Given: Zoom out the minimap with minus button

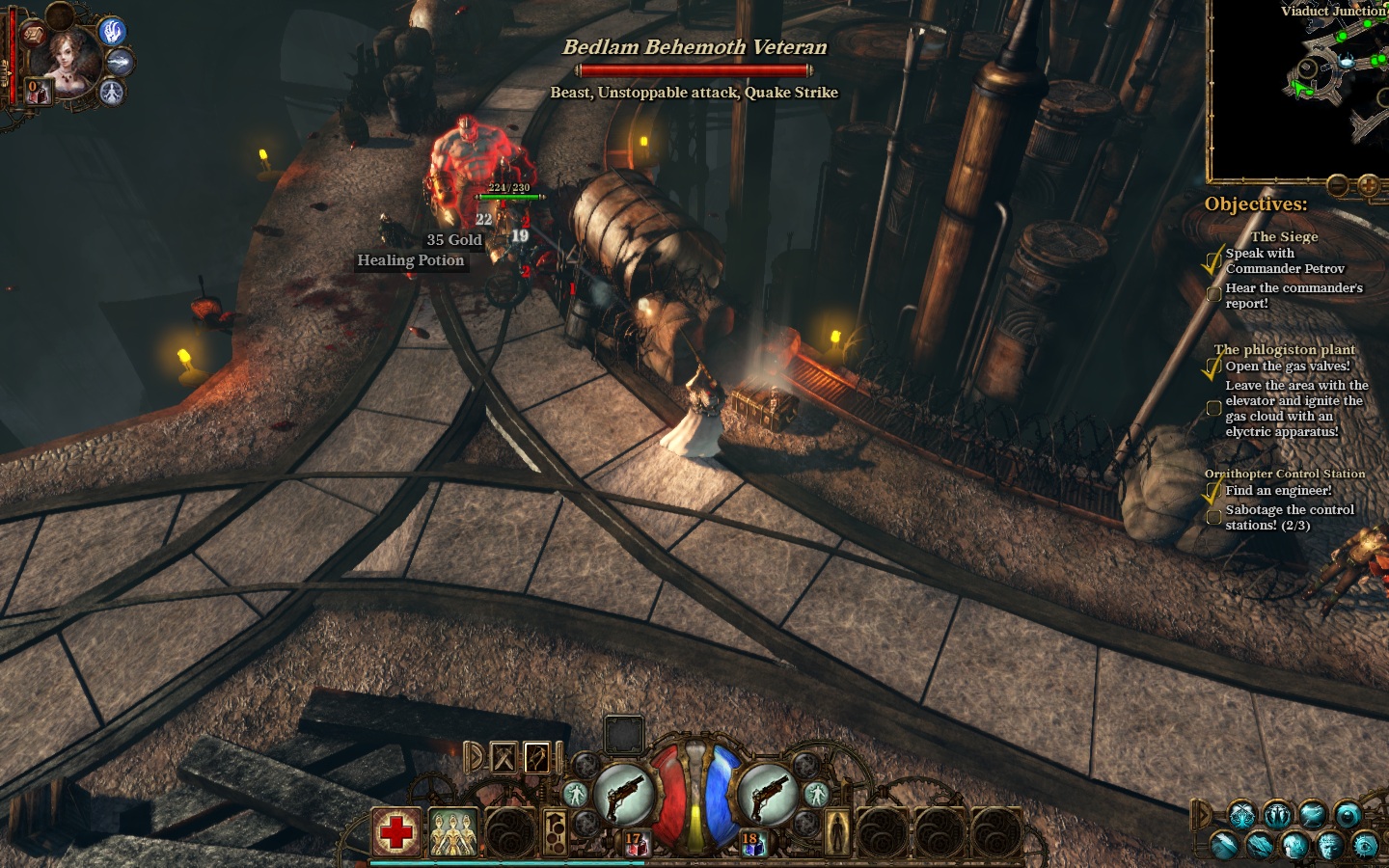Looking at the screenshot, I should pos(1337,184).
